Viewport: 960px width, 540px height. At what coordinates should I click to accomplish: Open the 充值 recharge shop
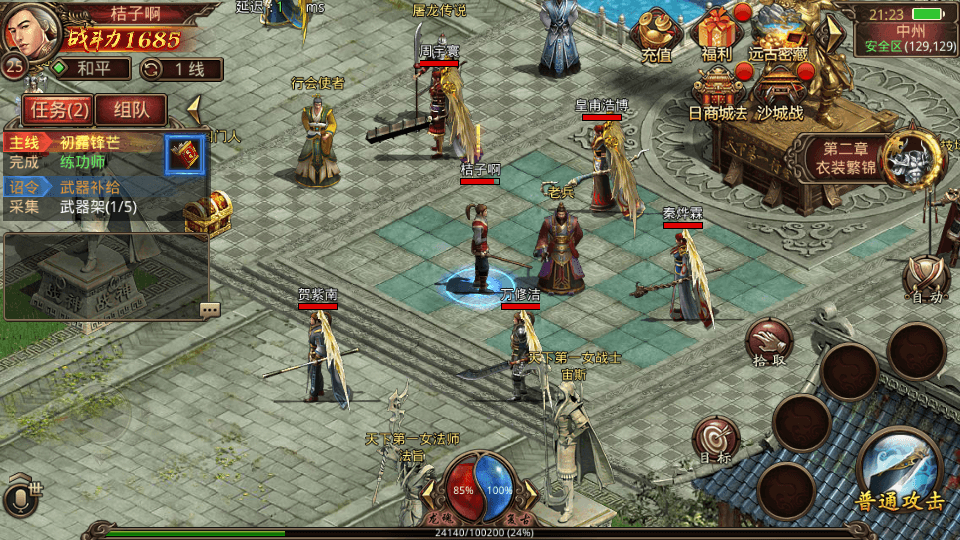[x=657, y=37]
